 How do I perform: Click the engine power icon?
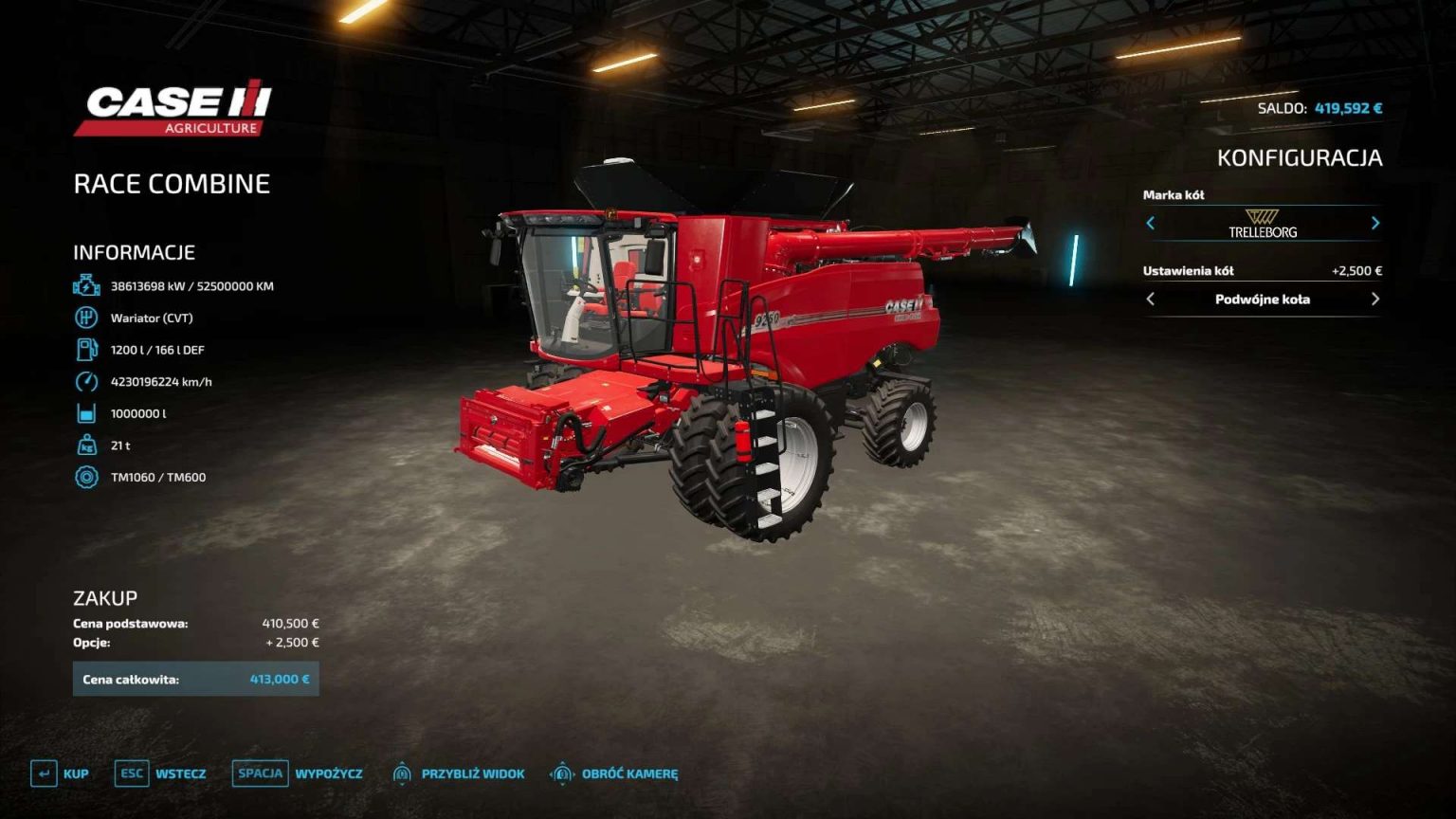85,285
